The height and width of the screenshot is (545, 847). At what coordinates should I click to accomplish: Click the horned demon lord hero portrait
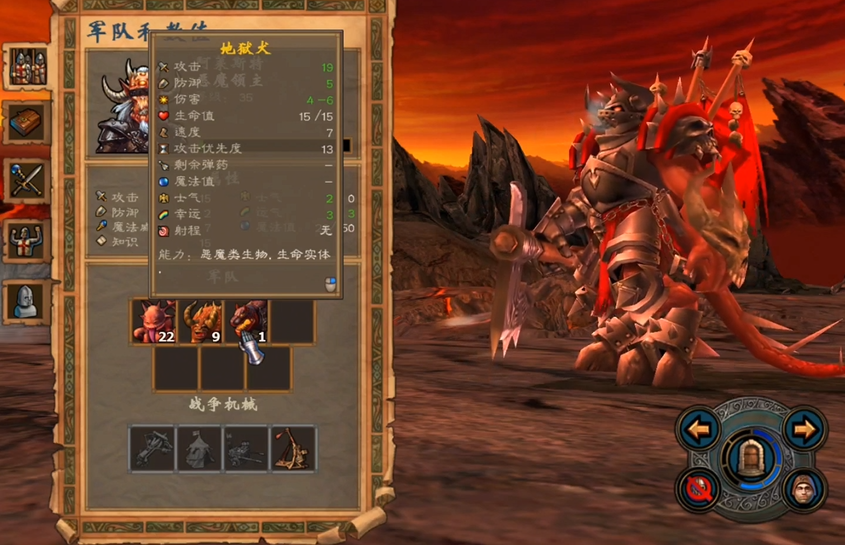[x=123, y=108]
